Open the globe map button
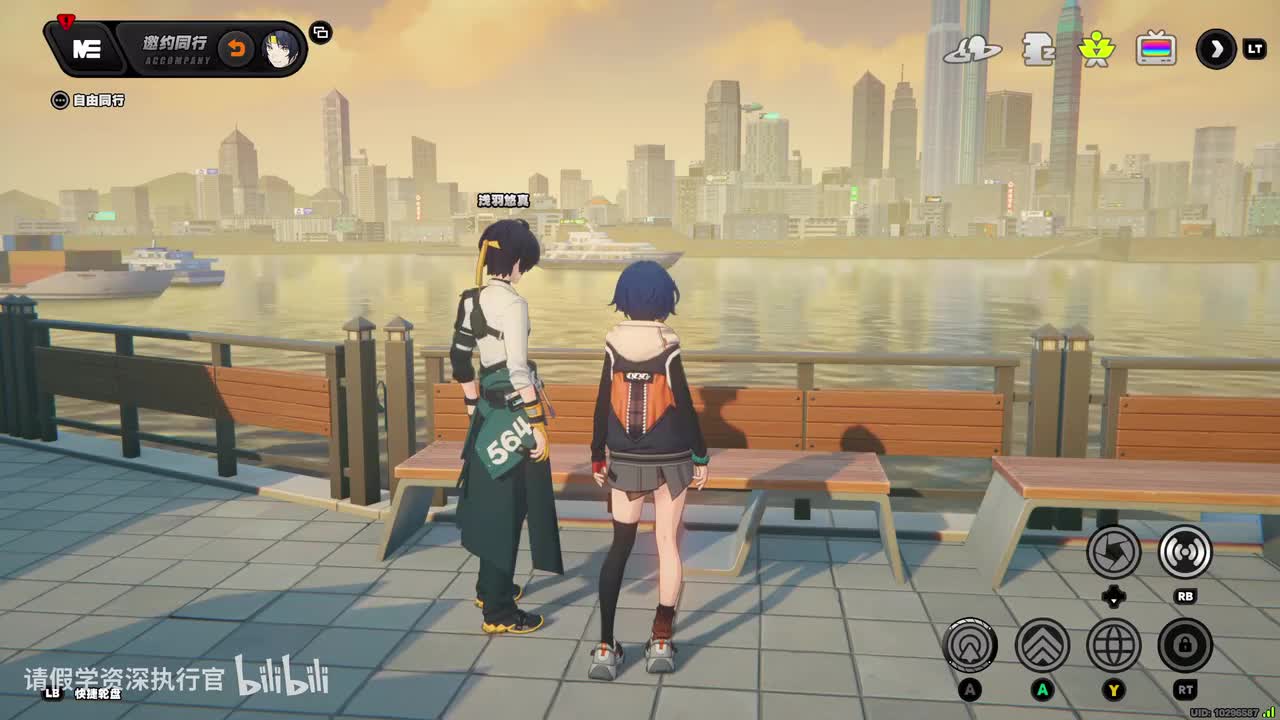 [1114, 645]
